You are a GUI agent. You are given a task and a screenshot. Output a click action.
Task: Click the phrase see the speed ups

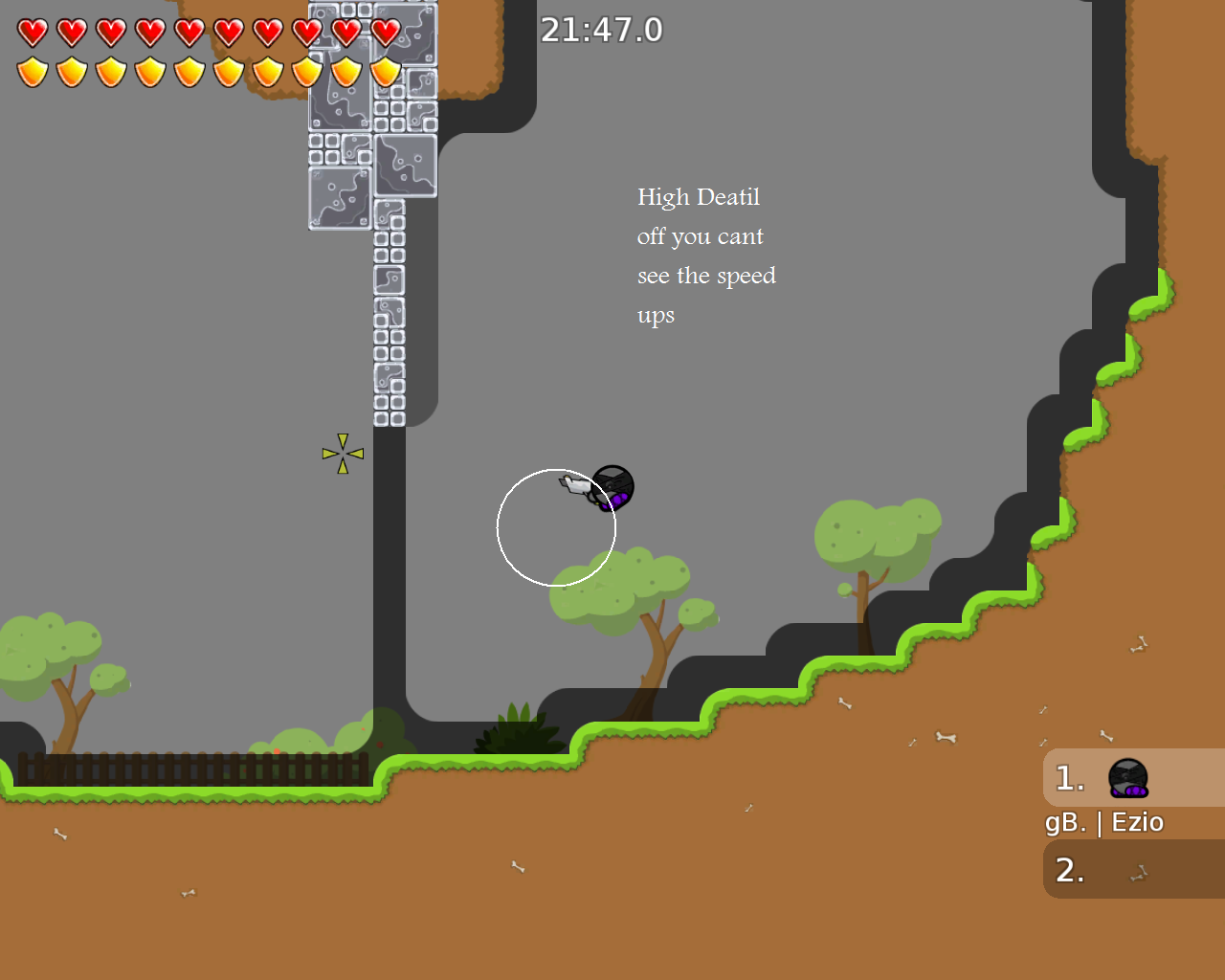point(706,276)
